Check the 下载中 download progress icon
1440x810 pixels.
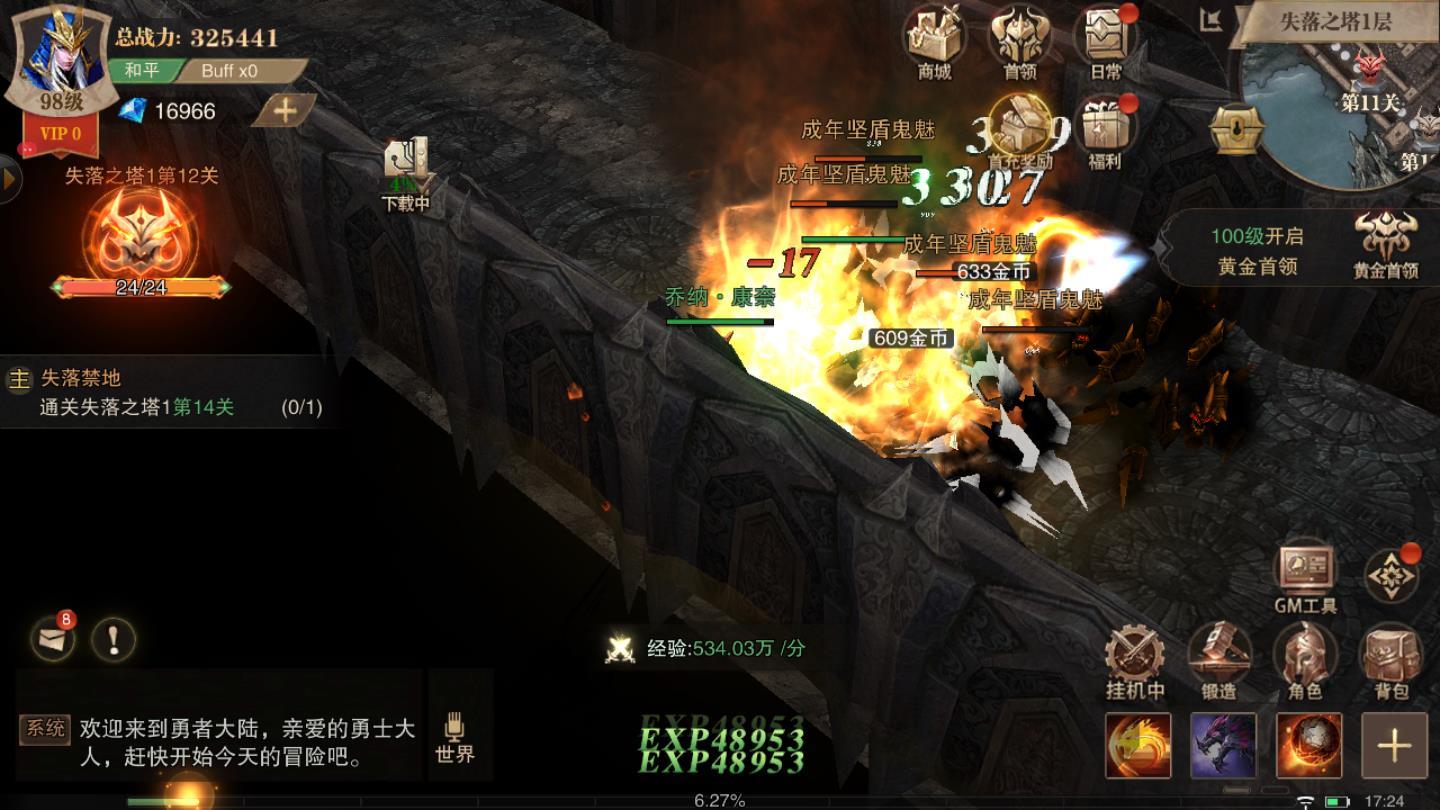pyautogui.click(x=407, y=173)
